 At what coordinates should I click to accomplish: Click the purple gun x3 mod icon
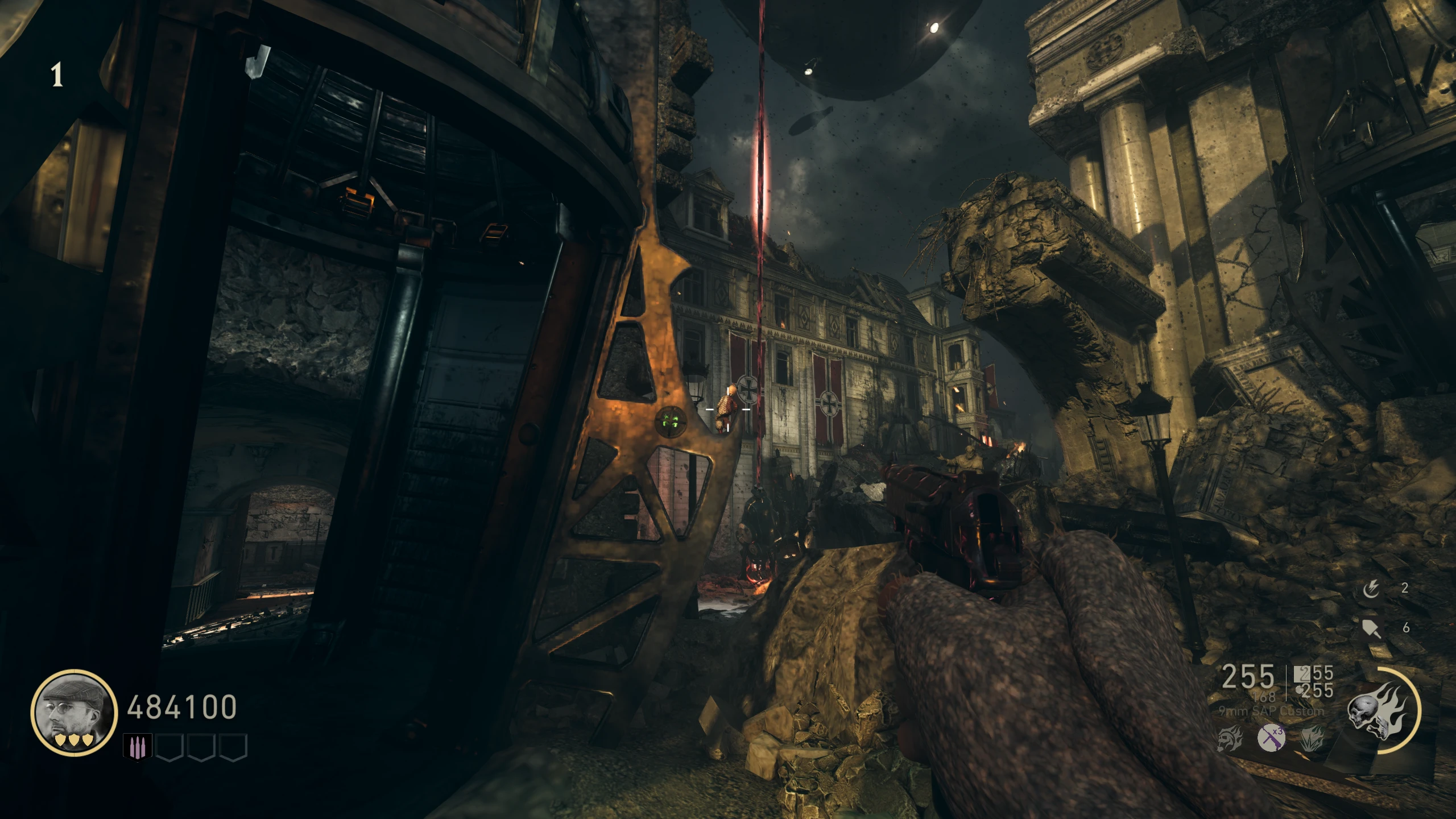(1271, 739)
